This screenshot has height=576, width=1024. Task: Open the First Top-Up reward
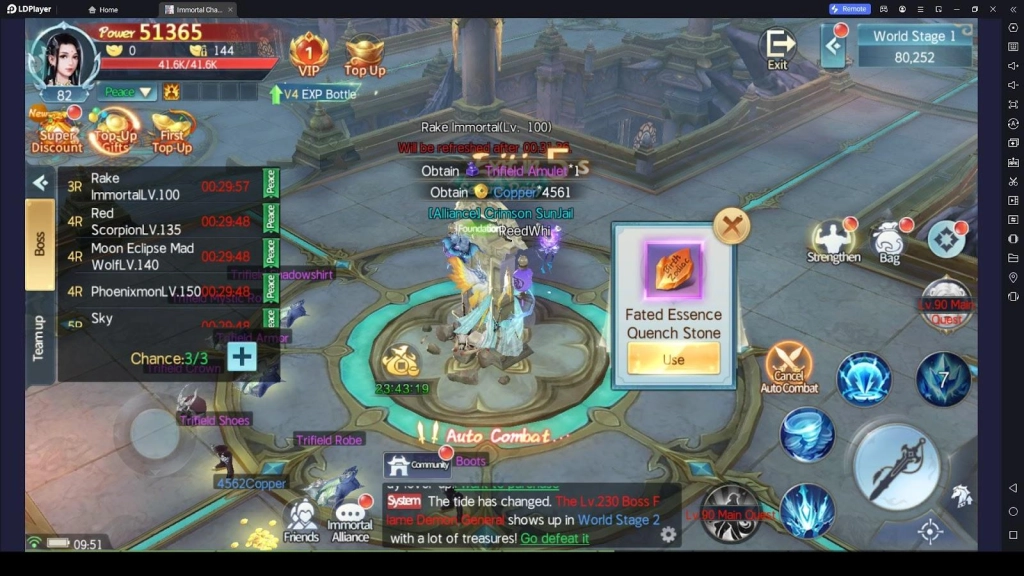coord(172,133)
